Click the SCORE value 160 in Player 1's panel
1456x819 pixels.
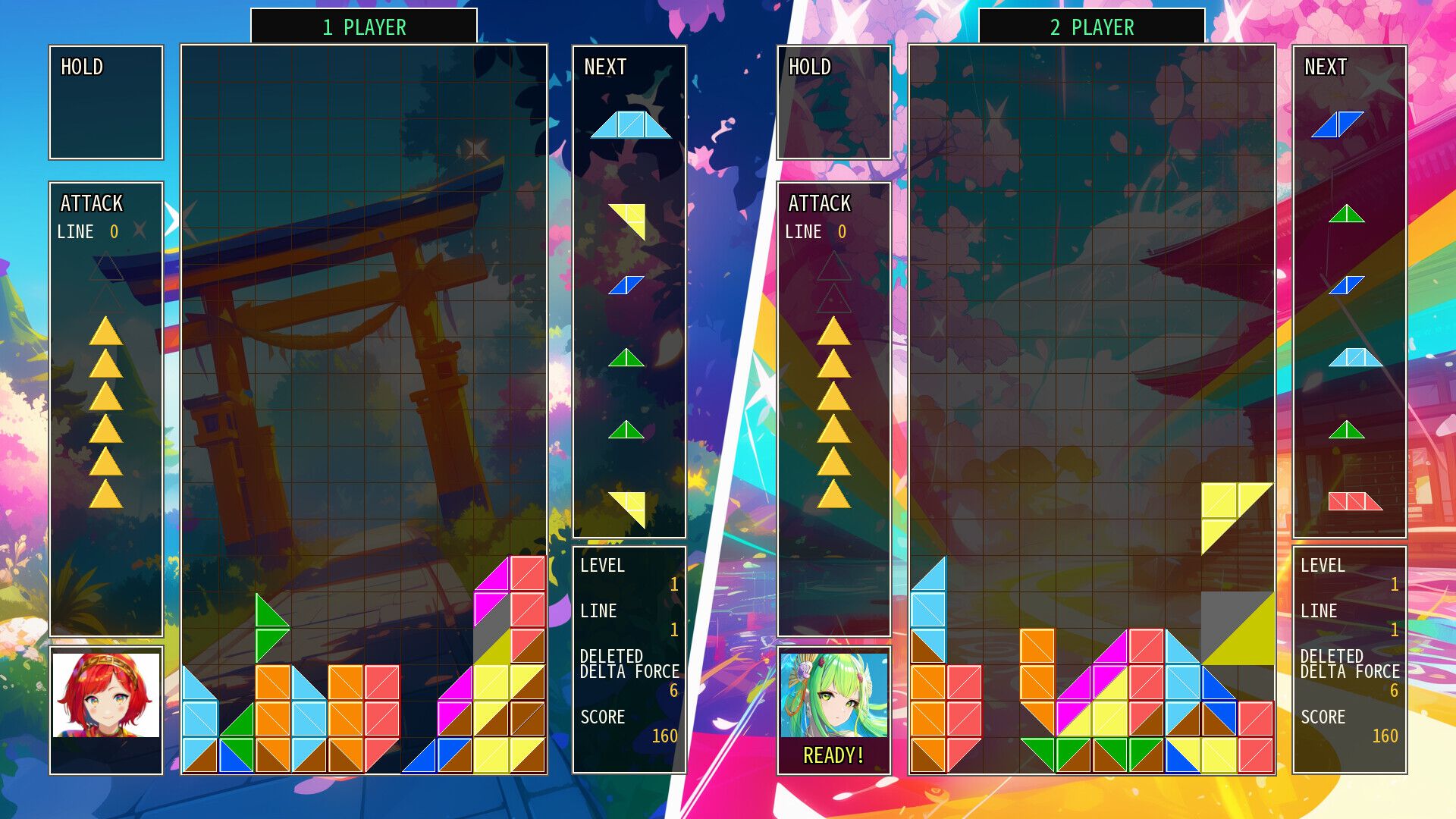666,736
